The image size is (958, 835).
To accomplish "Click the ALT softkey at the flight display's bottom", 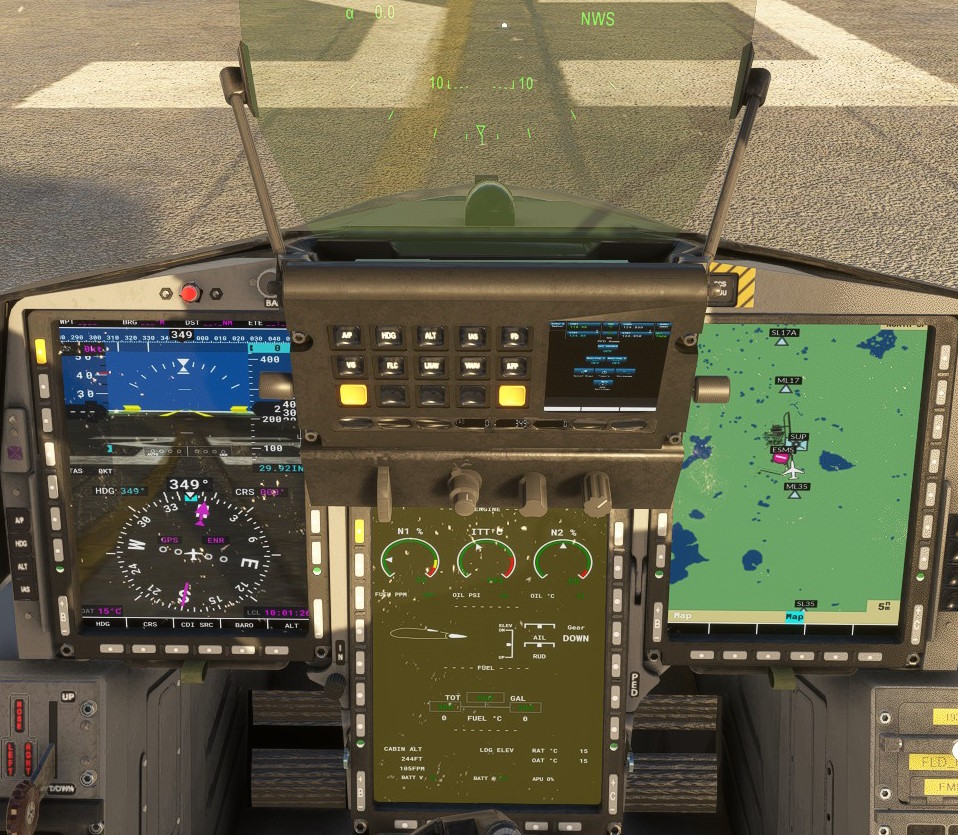I will tap(290, 624).
